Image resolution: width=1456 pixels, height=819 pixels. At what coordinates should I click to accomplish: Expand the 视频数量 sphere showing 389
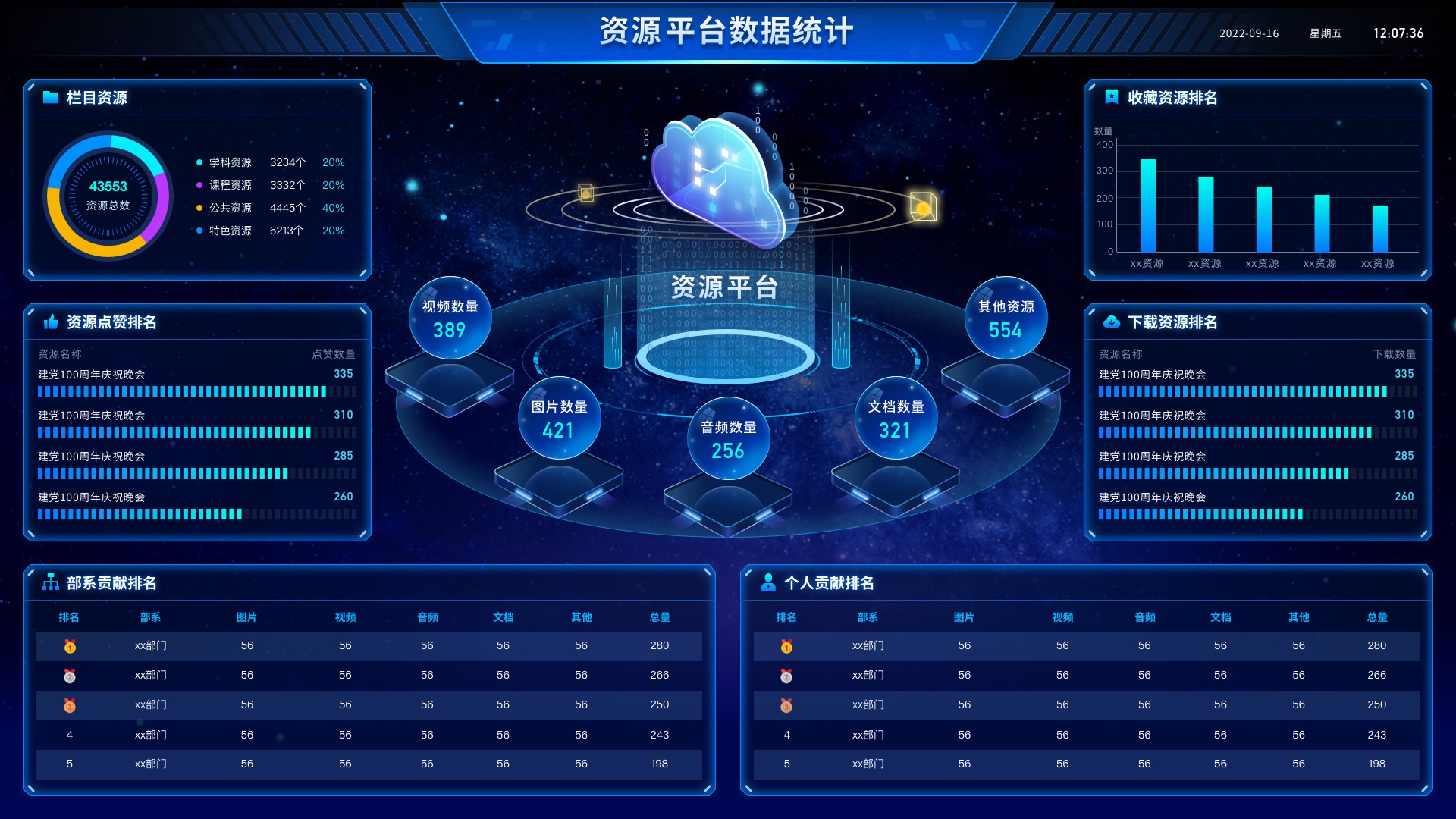click(450, 318)
